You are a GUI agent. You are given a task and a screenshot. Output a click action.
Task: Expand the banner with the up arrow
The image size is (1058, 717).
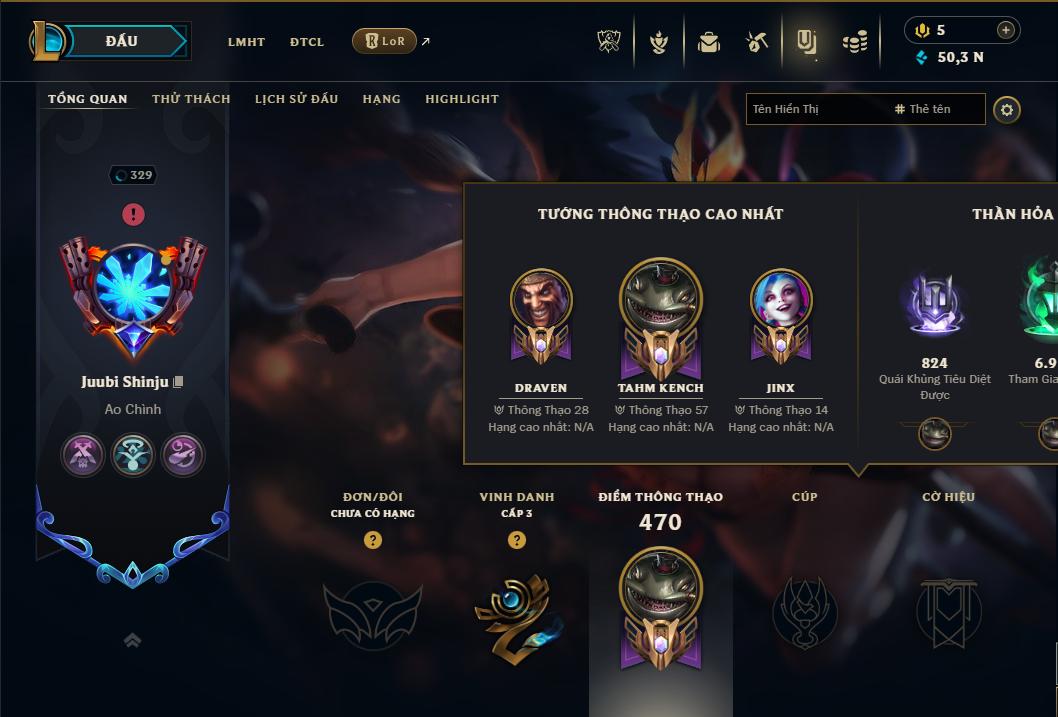(132, 641)
